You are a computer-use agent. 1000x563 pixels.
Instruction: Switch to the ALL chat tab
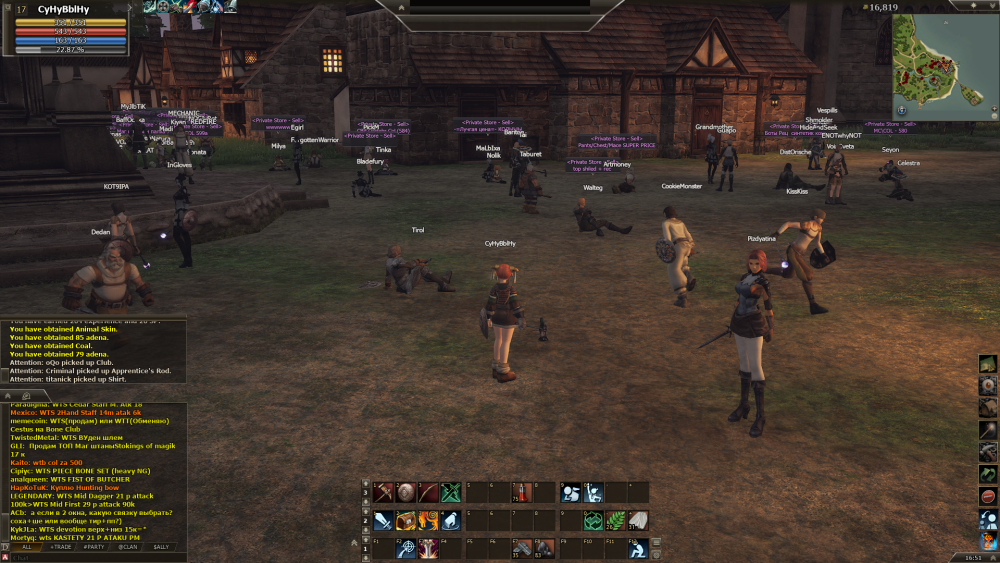click(x=27, y=547)
